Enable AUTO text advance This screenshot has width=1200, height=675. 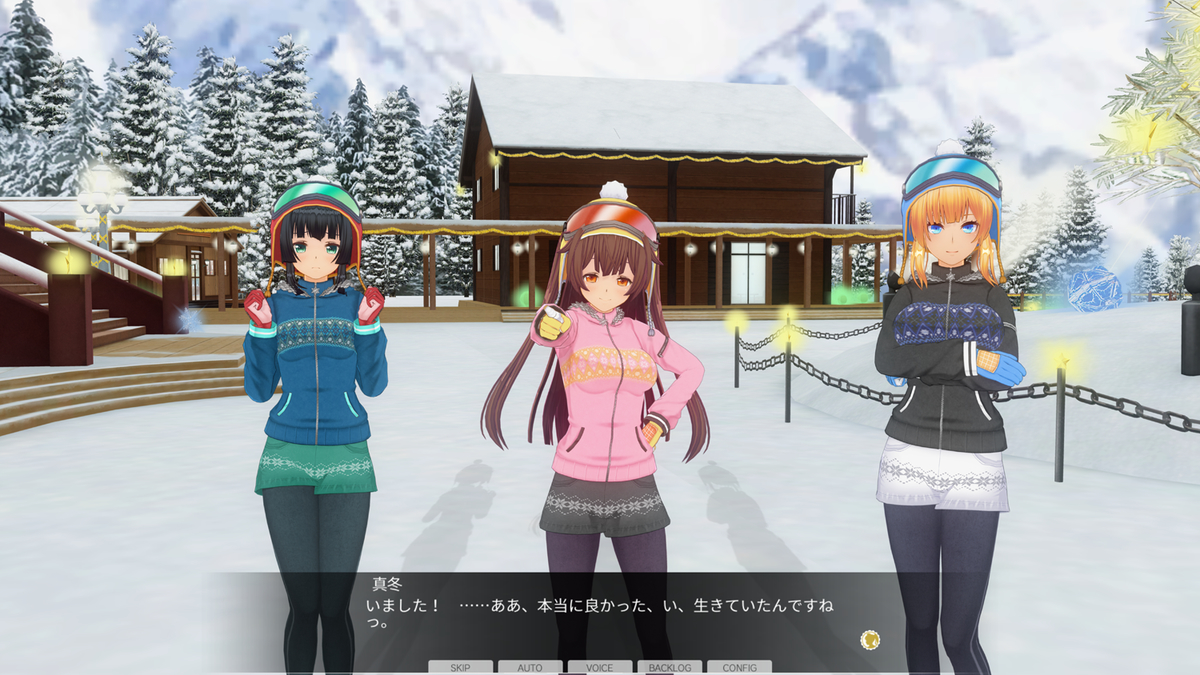tap(530, 667)
